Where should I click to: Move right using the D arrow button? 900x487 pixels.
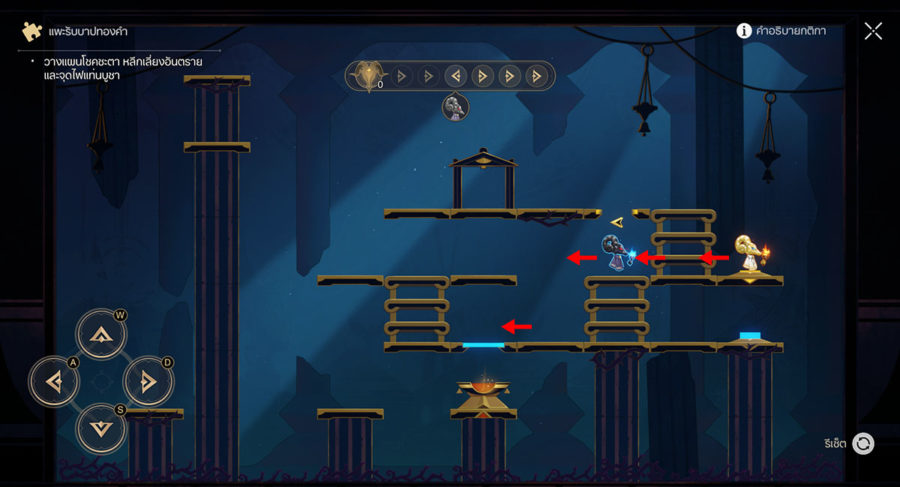[148, 381]
